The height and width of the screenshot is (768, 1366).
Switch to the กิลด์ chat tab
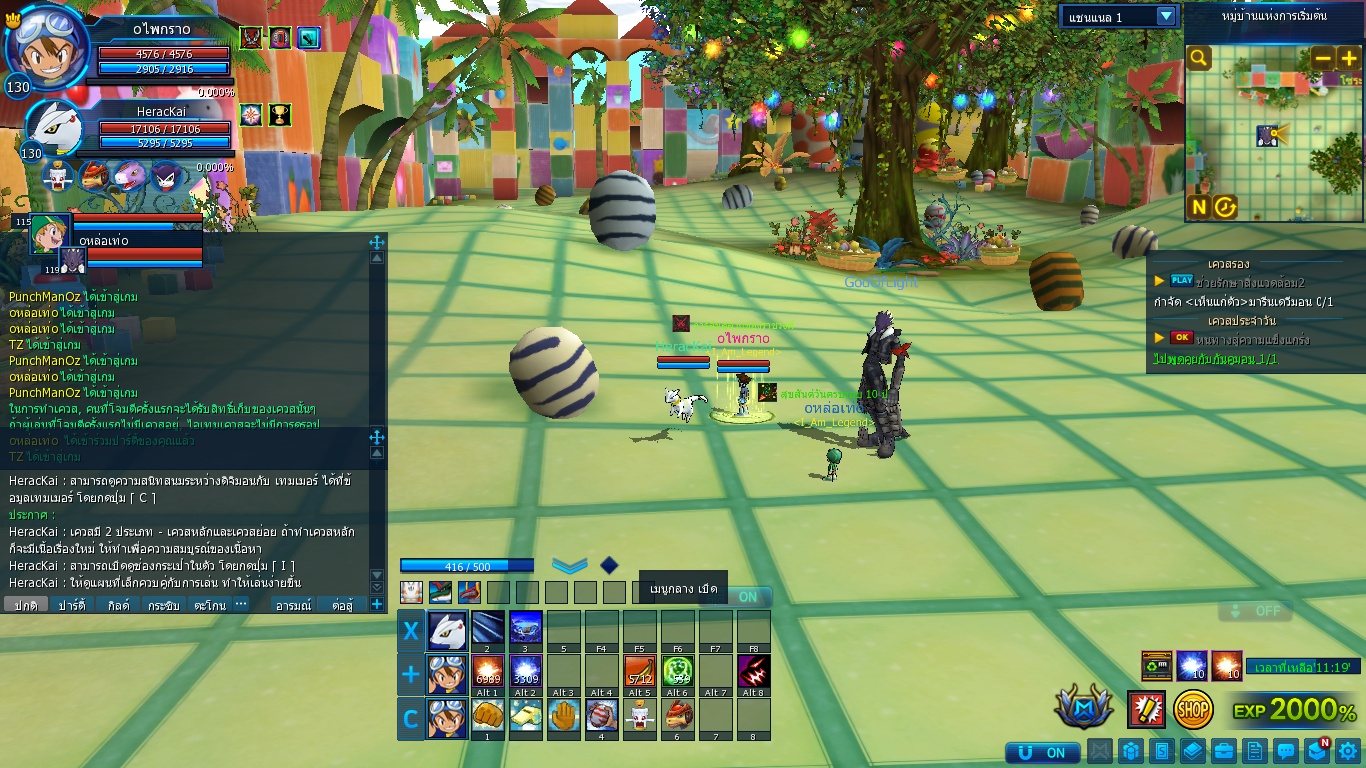pyautogui.click(x=118, y=605)
